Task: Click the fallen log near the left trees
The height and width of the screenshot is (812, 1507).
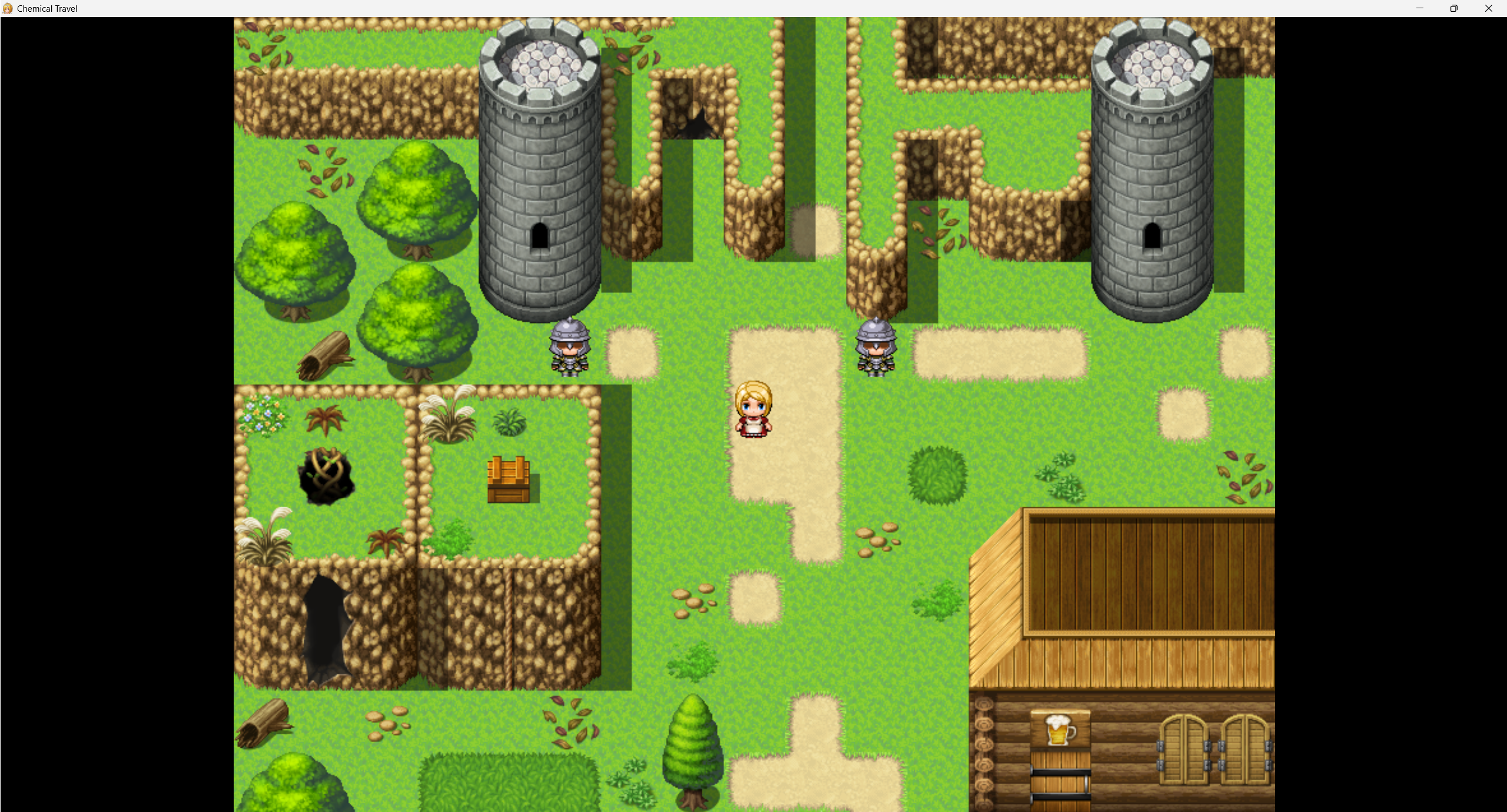Action: (x=327, y=353)
